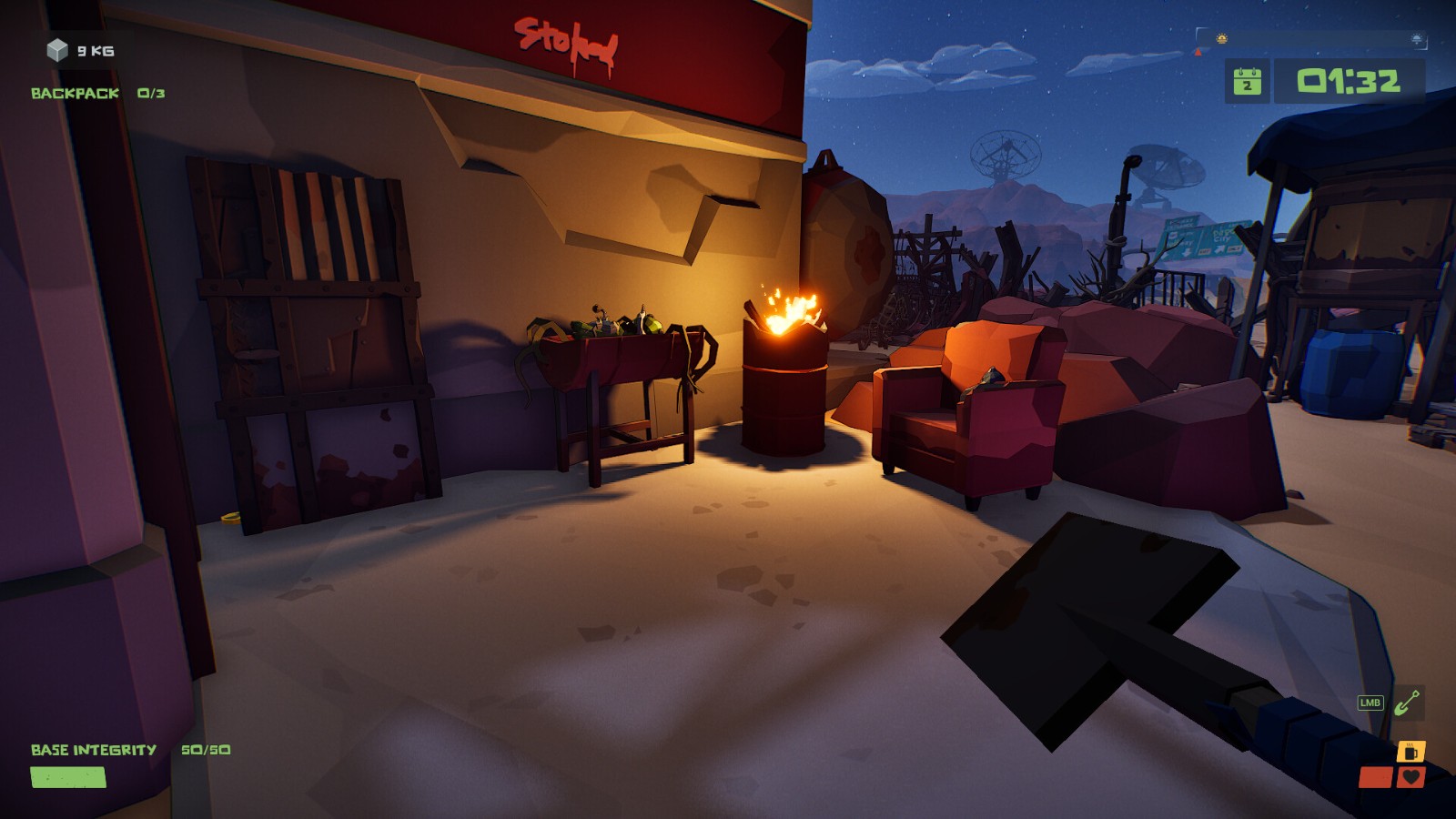Open the day 2 calendar icon
The height and width of the screenshot is (819, 1456).
1247,82
